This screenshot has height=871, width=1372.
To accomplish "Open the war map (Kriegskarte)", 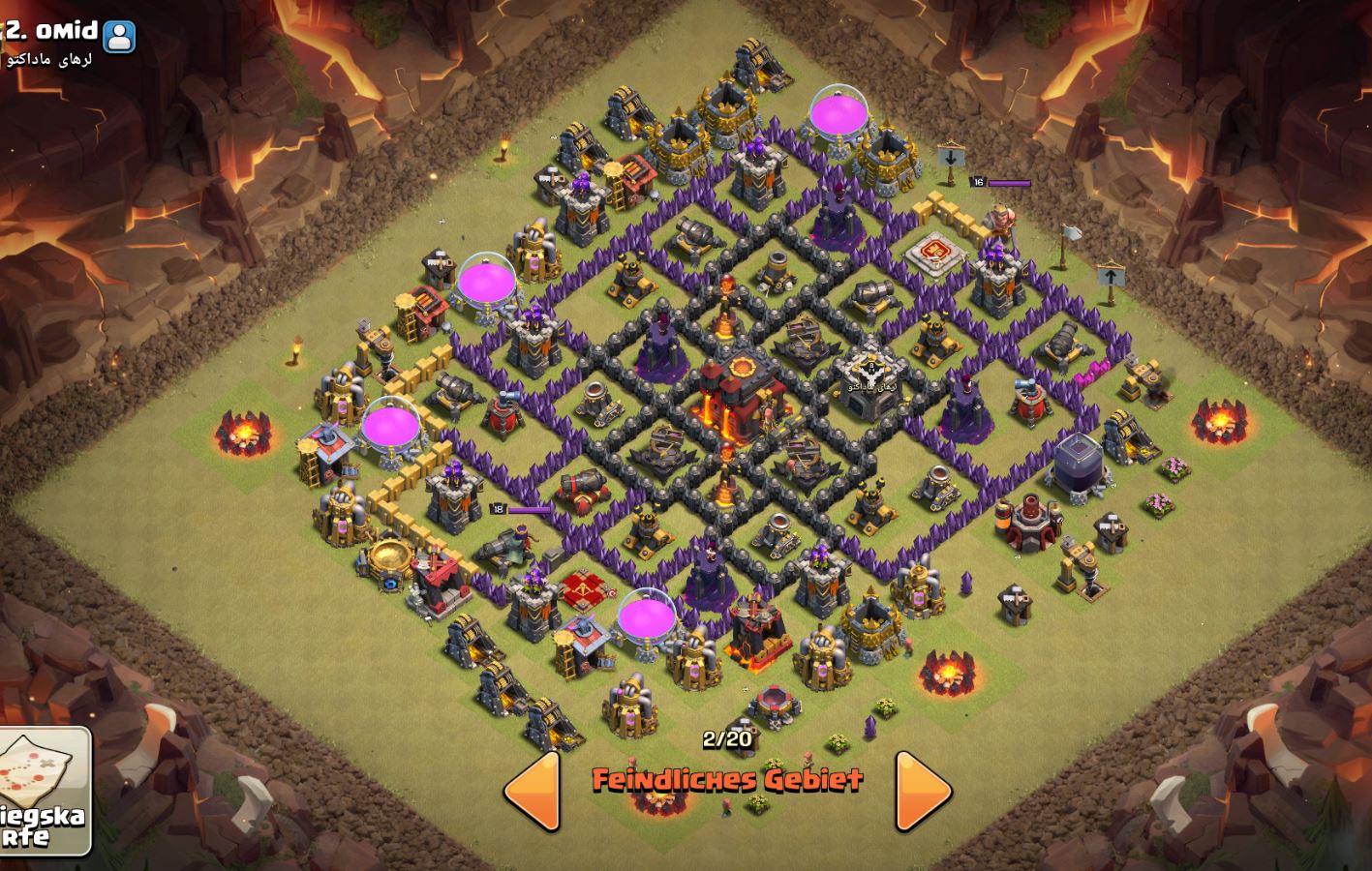I will (x=46, y=790).
